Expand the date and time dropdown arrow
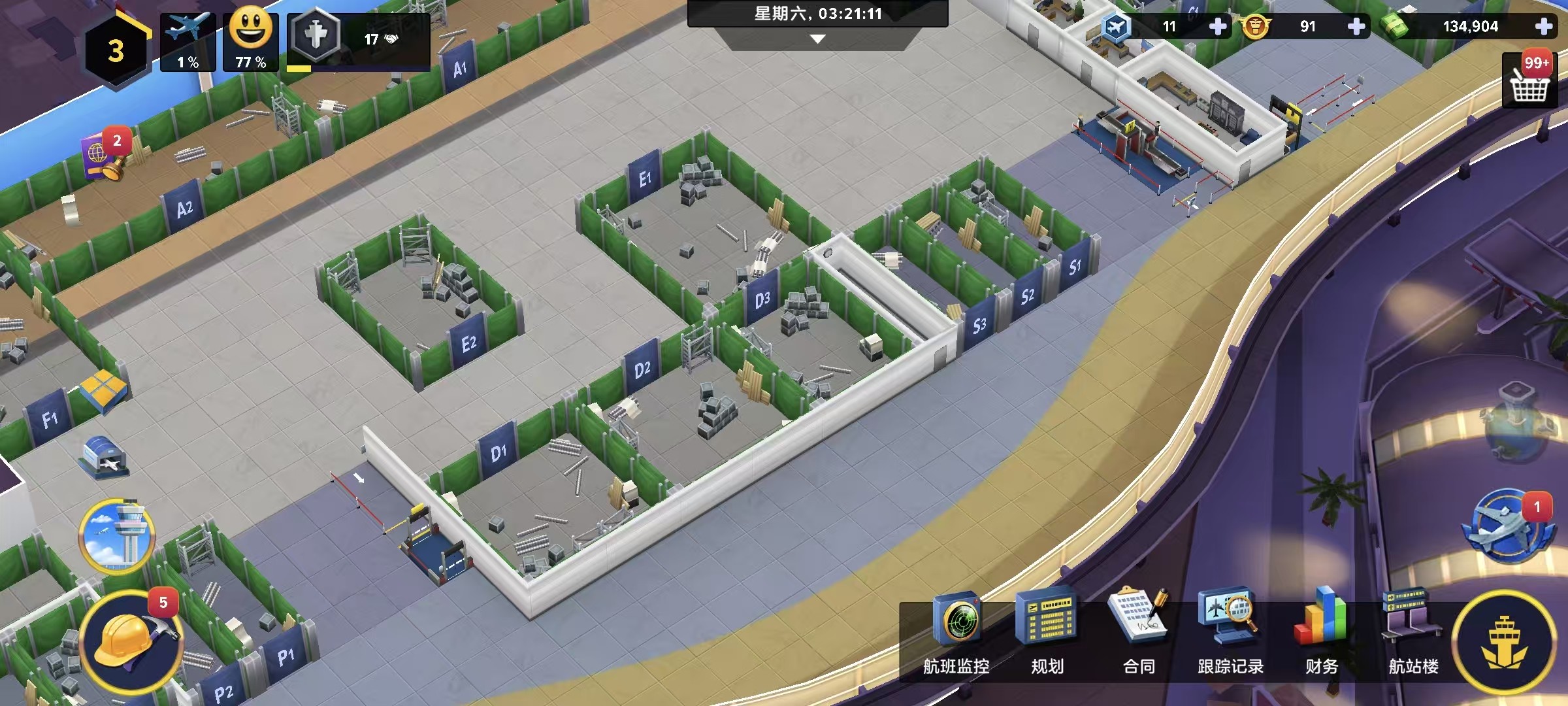Image resolution: width=1568 pixels, height=706 pixels. 817,39
